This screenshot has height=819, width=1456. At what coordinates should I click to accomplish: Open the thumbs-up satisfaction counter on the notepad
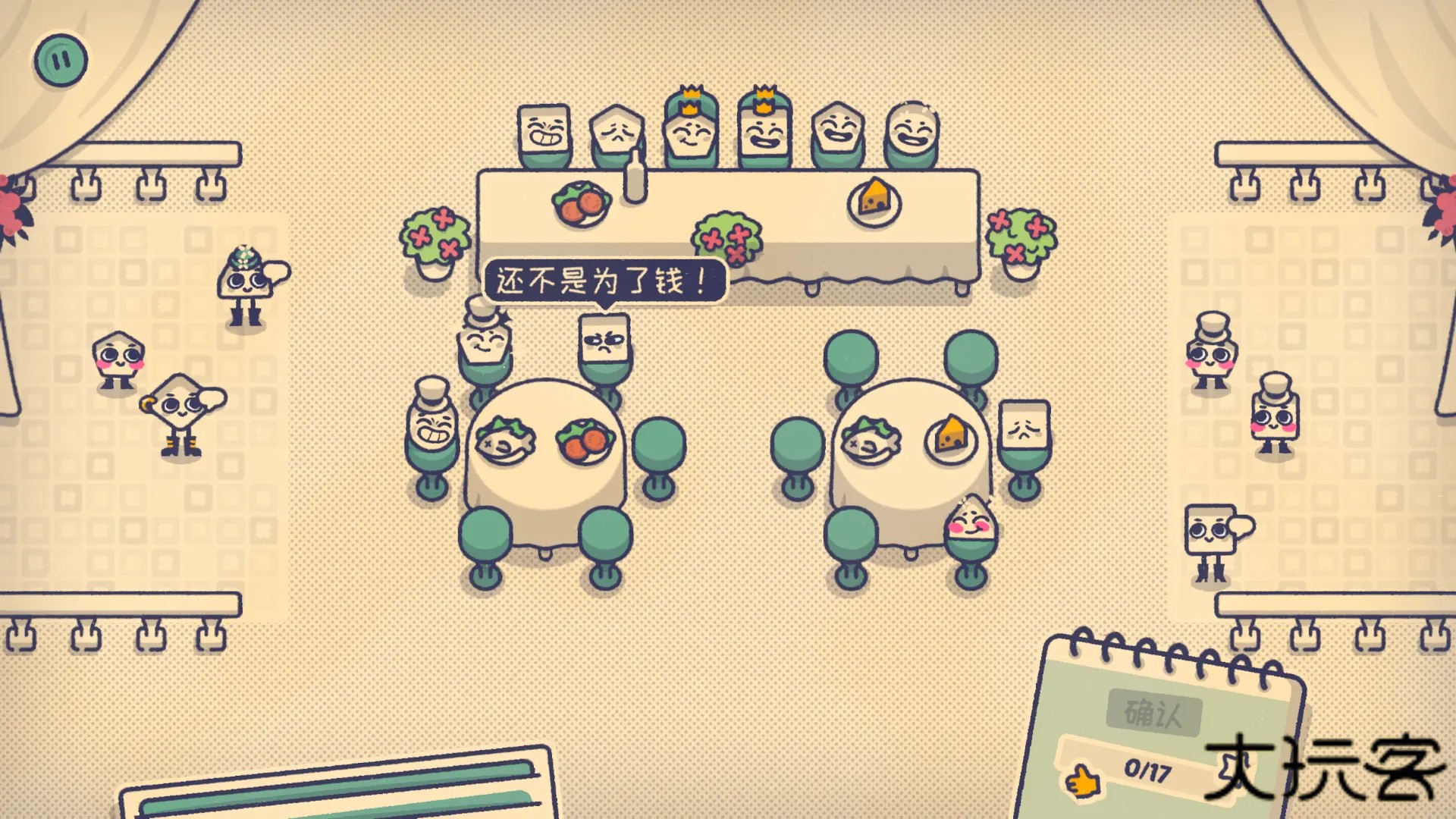[1084, 779]
